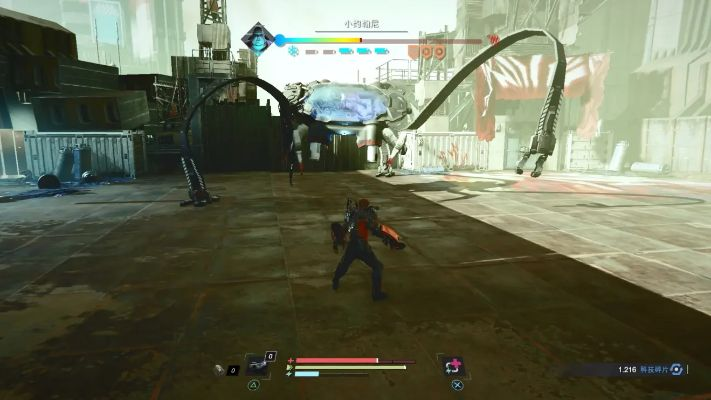Click the boss portrait icon
Viewport: 711px width, 400px height.
(257, 39)
